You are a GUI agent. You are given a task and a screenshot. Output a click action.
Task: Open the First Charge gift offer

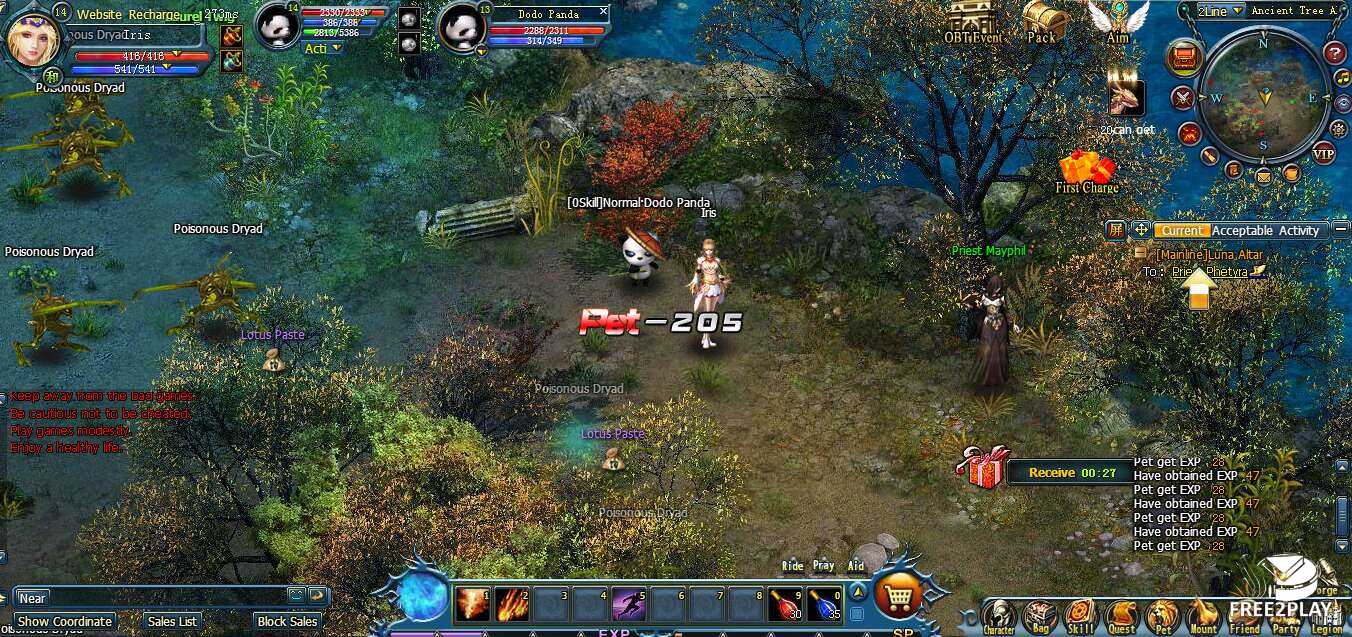click(1087, 171)
